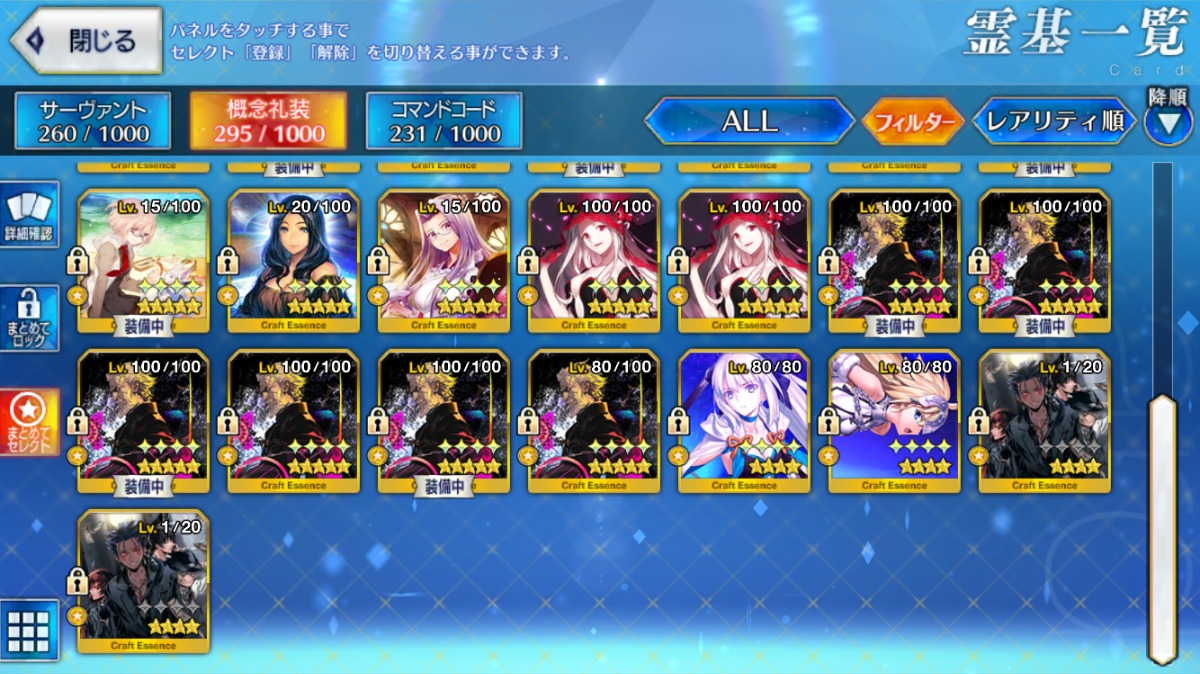Choose the Lv. 80/100 craft essence card

coord(594,420)
